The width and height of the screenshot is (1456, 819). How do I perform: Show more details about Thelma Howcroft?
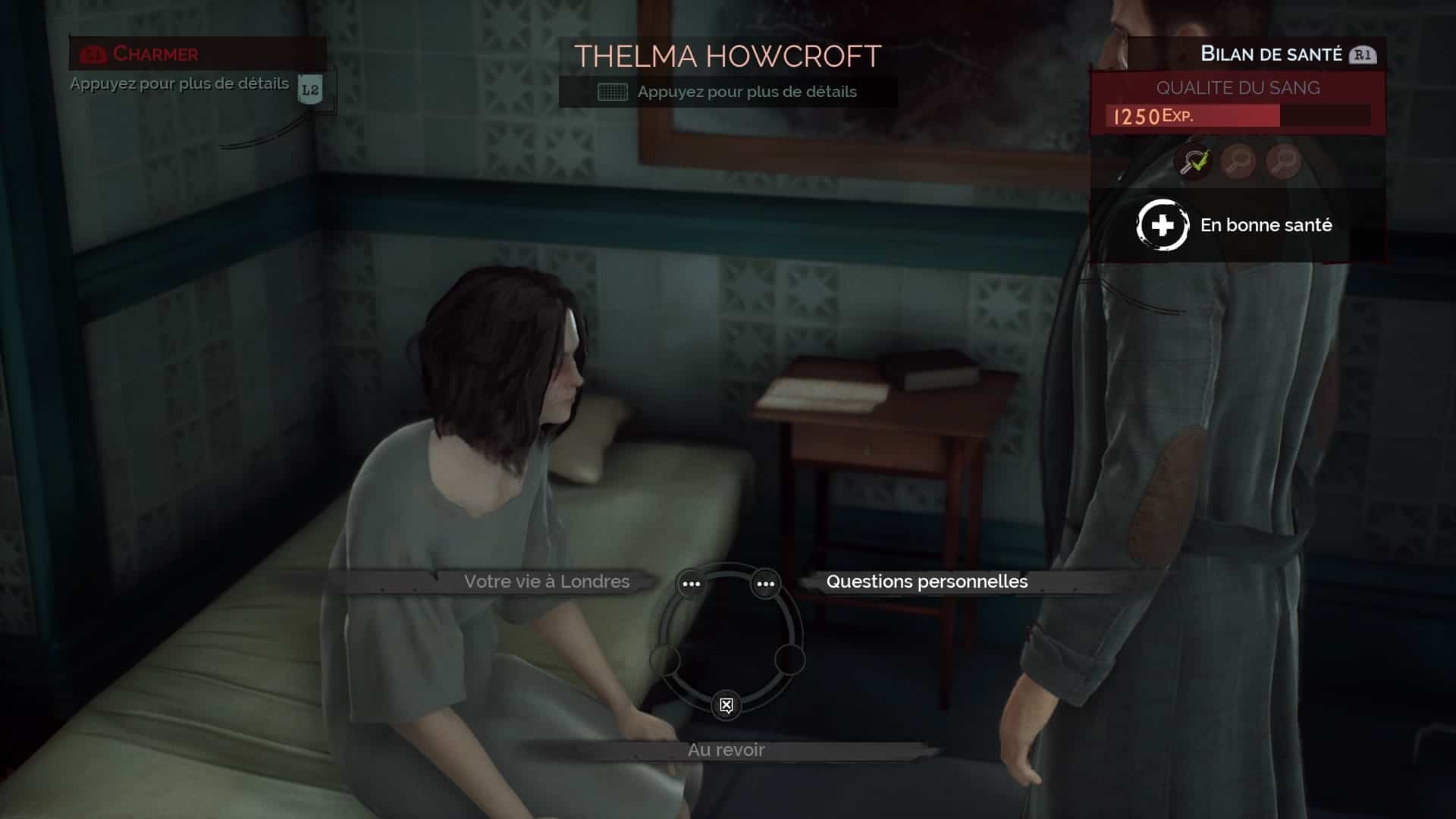(x=728, y=92)
